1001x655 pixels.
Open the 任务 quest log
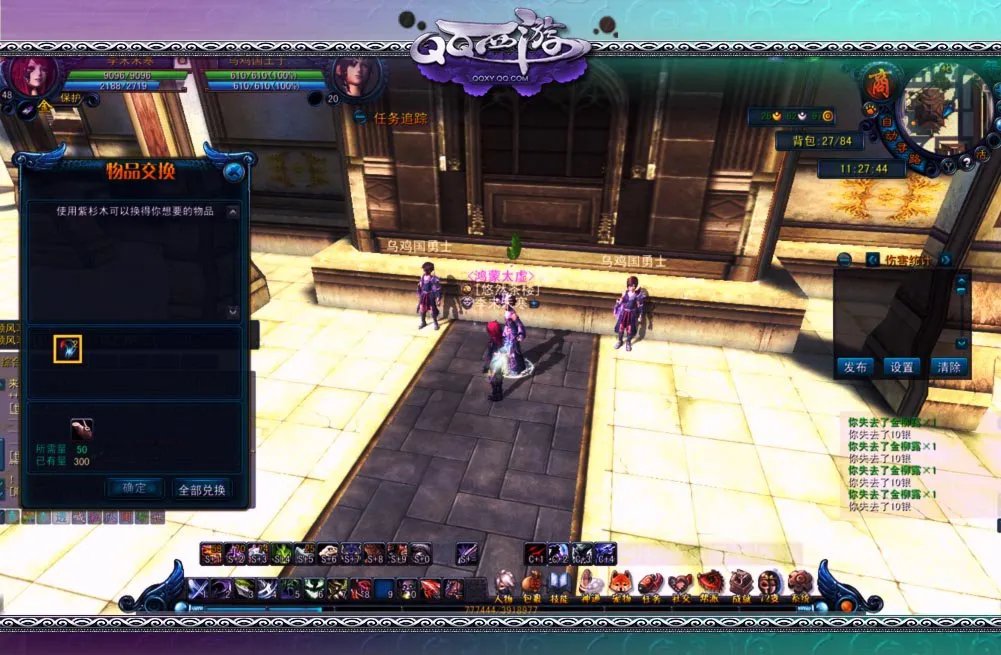(x=650, y=585)
